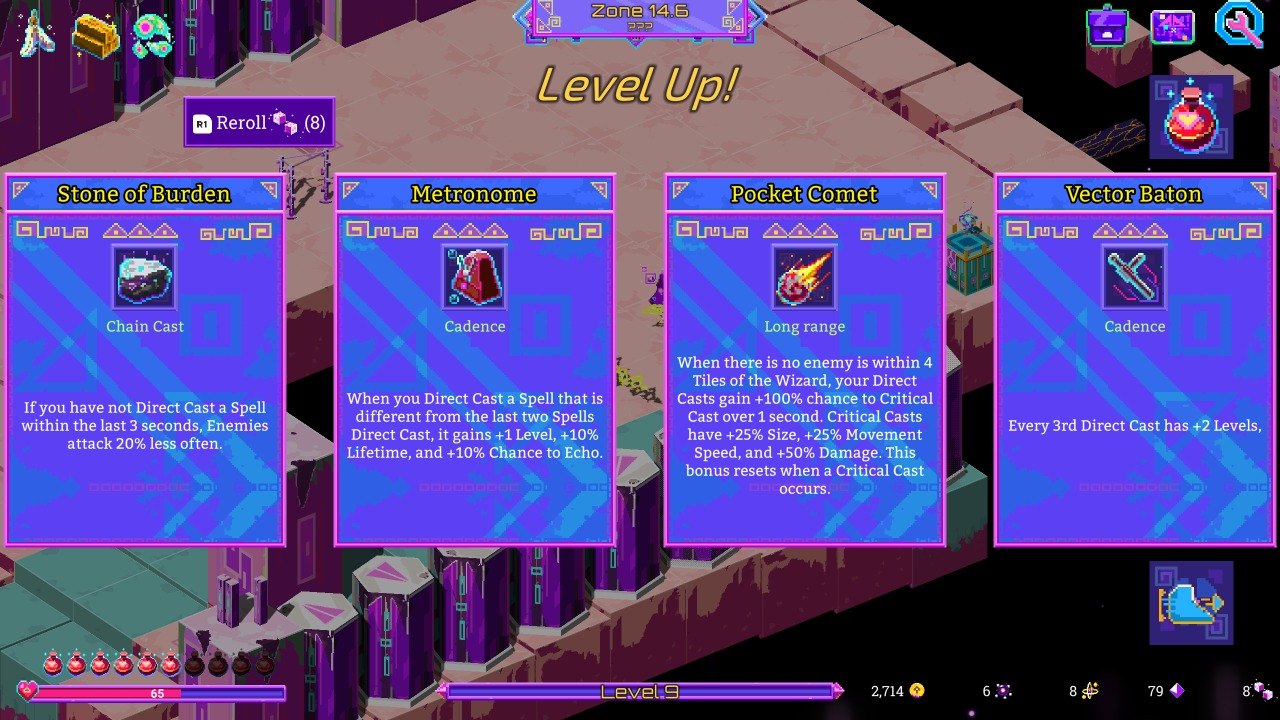This screenshot has width=1280, height=720.
Task: Click the green mushroom creature icon
Action: (152, 35)
